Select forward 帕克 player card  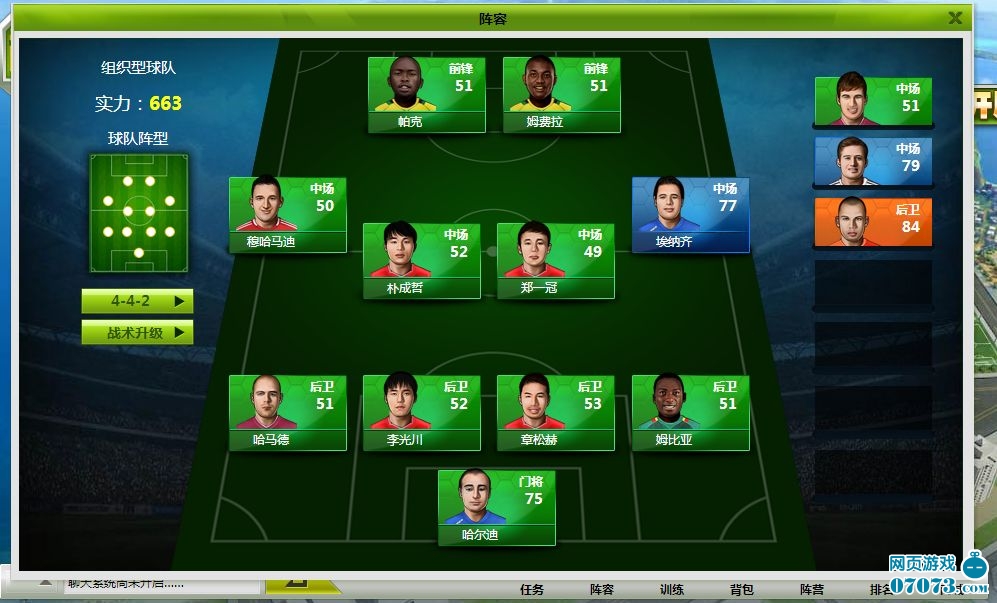point(426,94)
